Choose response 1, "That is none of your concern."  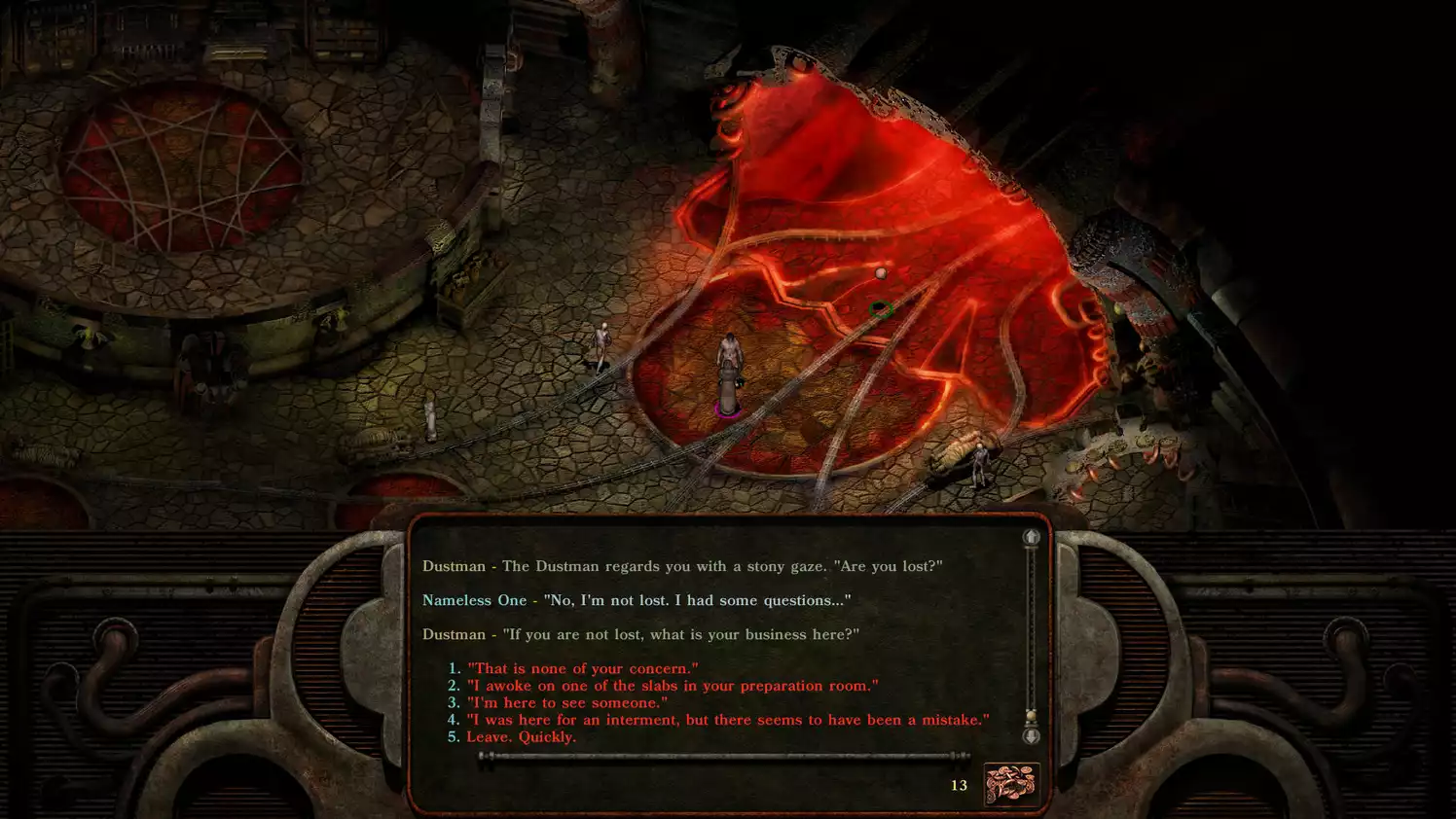(x=582, y=668)
